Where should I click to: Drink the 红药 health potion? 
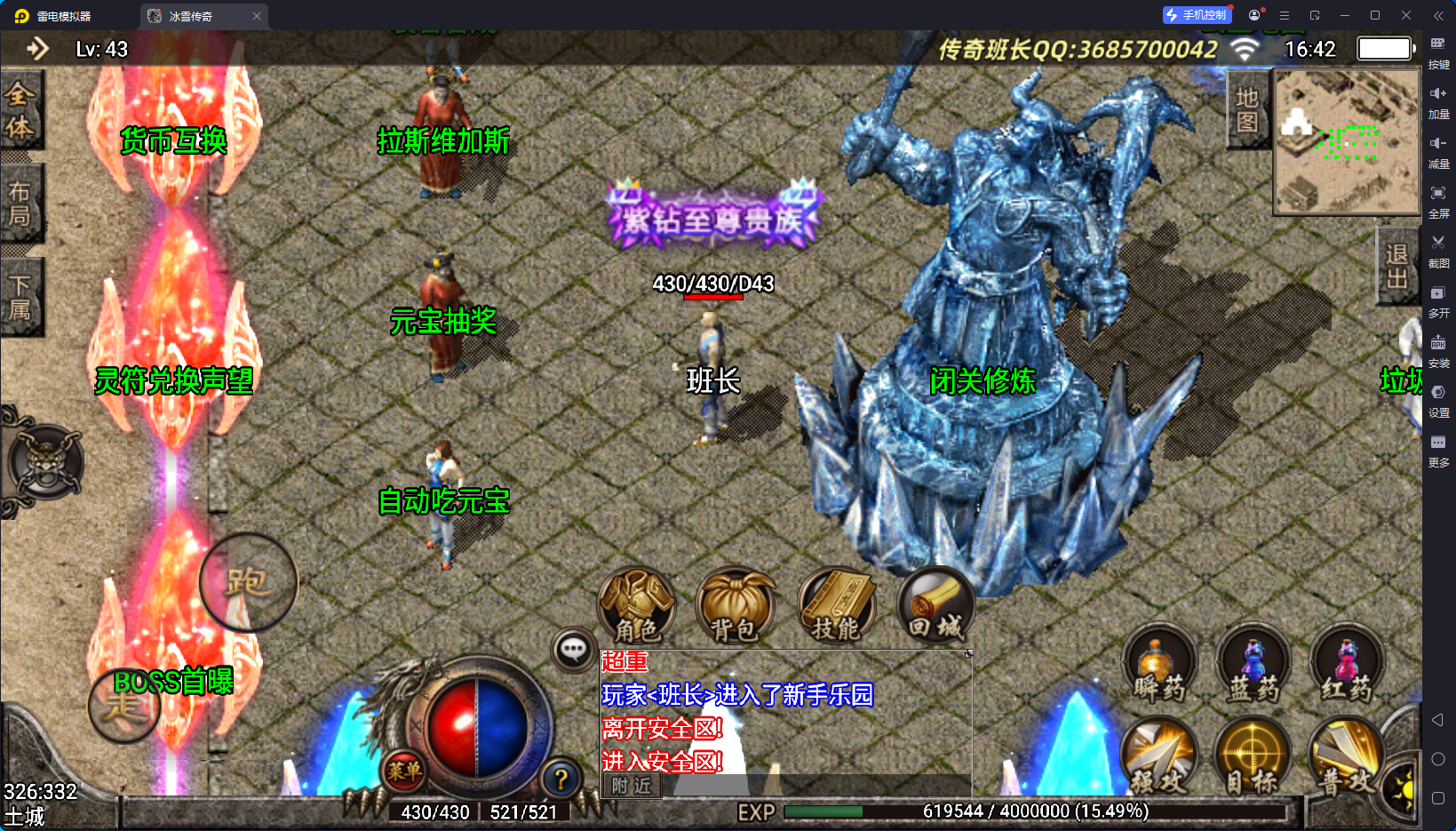click(1347, 665)
